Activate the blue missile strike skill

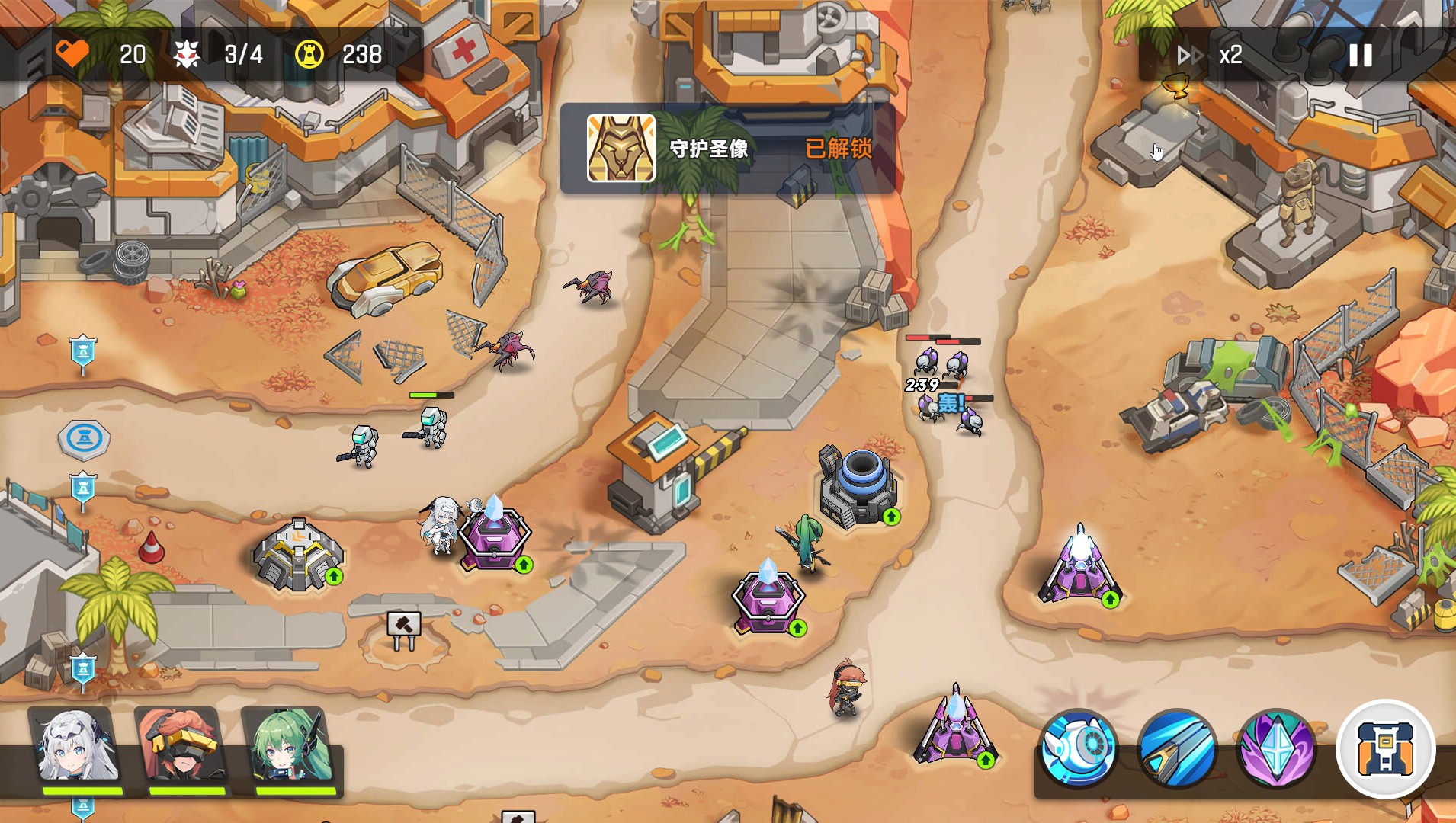[x=1176, y=748]
